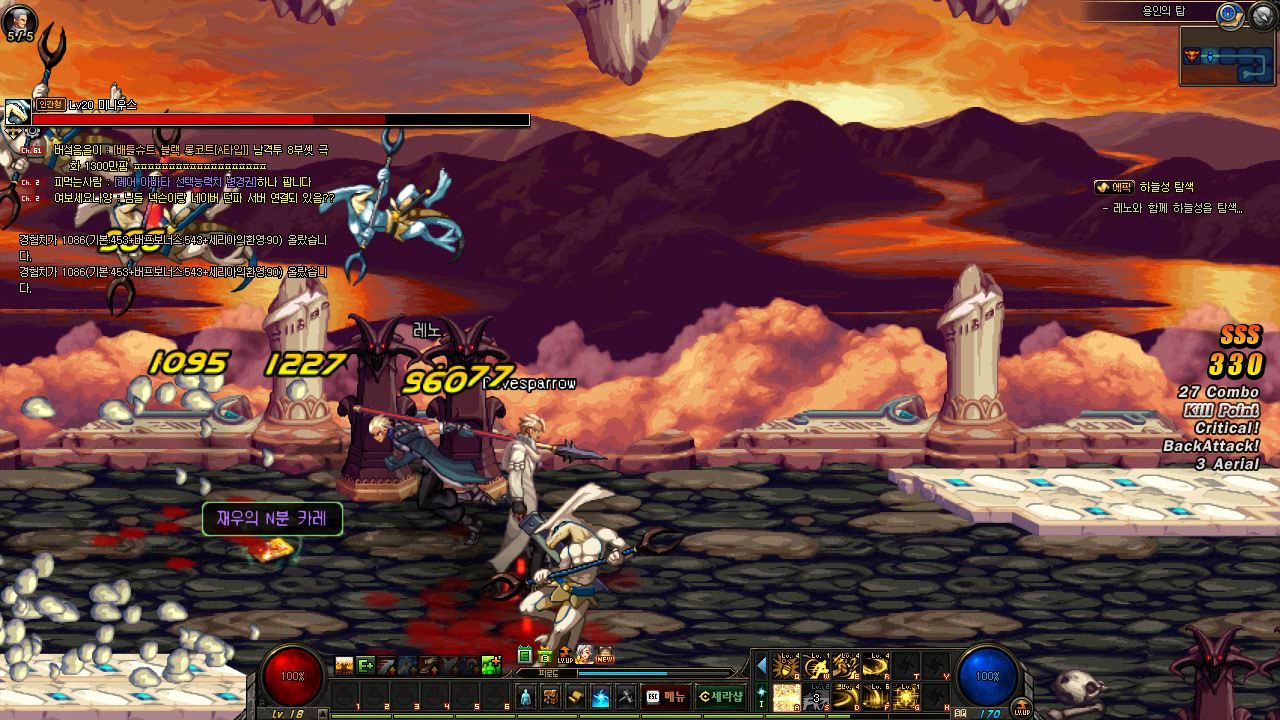This screenshot has height=720, width=1280.
Task: Open the NEW notification icon
Action: 605,656
